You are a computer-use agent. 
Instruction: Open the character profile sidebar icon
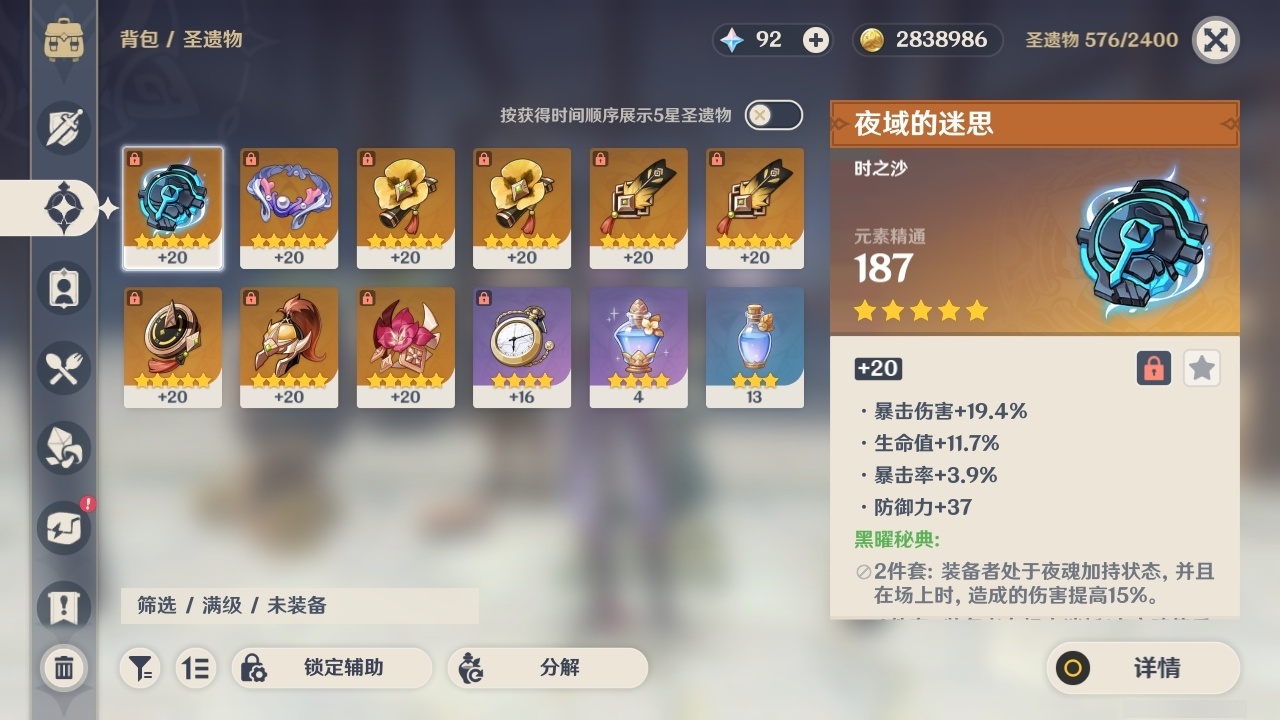[x=63, y=288]
